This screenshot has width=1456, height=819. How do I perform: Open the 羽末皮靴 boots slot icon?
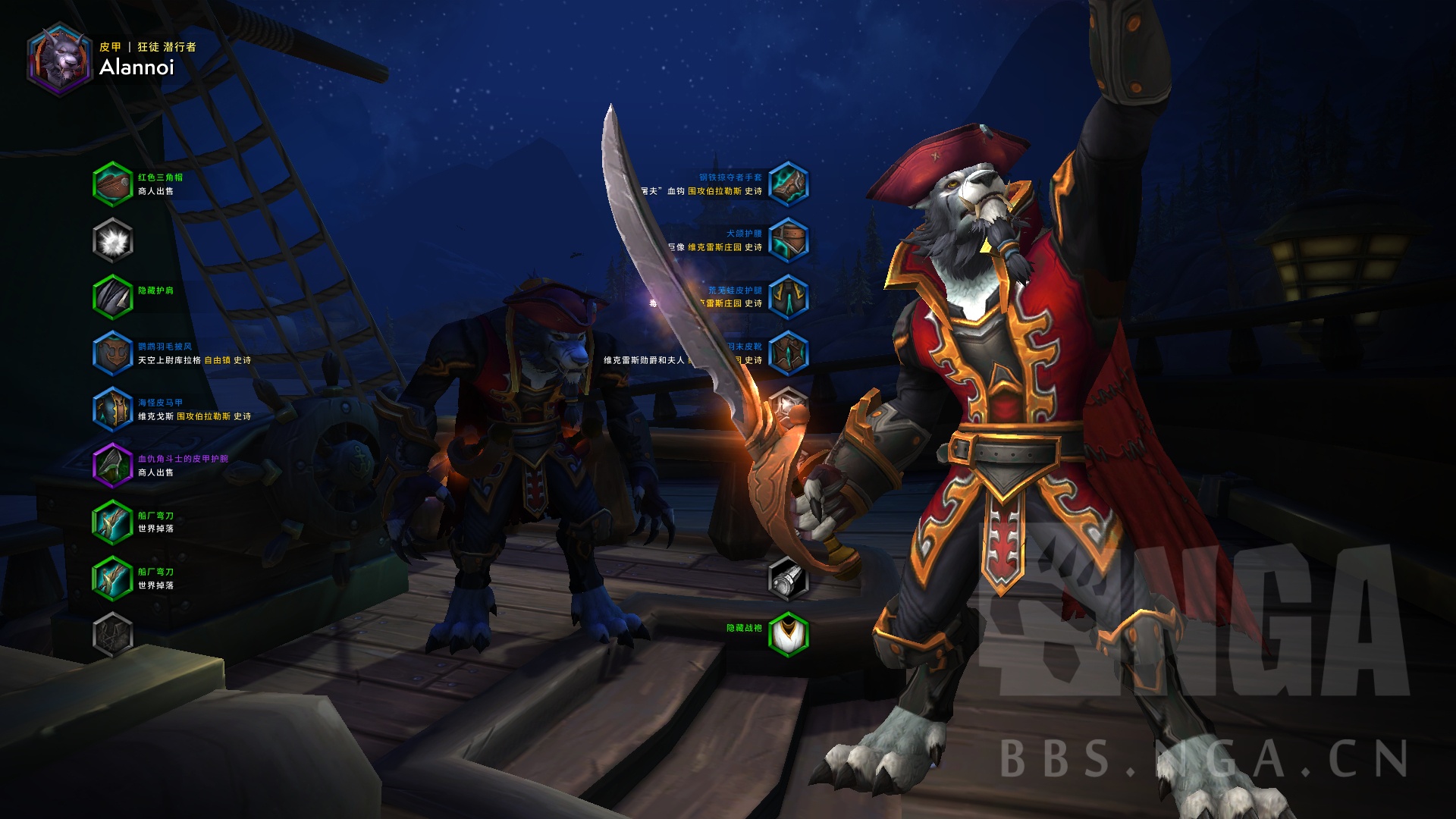[788, 353]
